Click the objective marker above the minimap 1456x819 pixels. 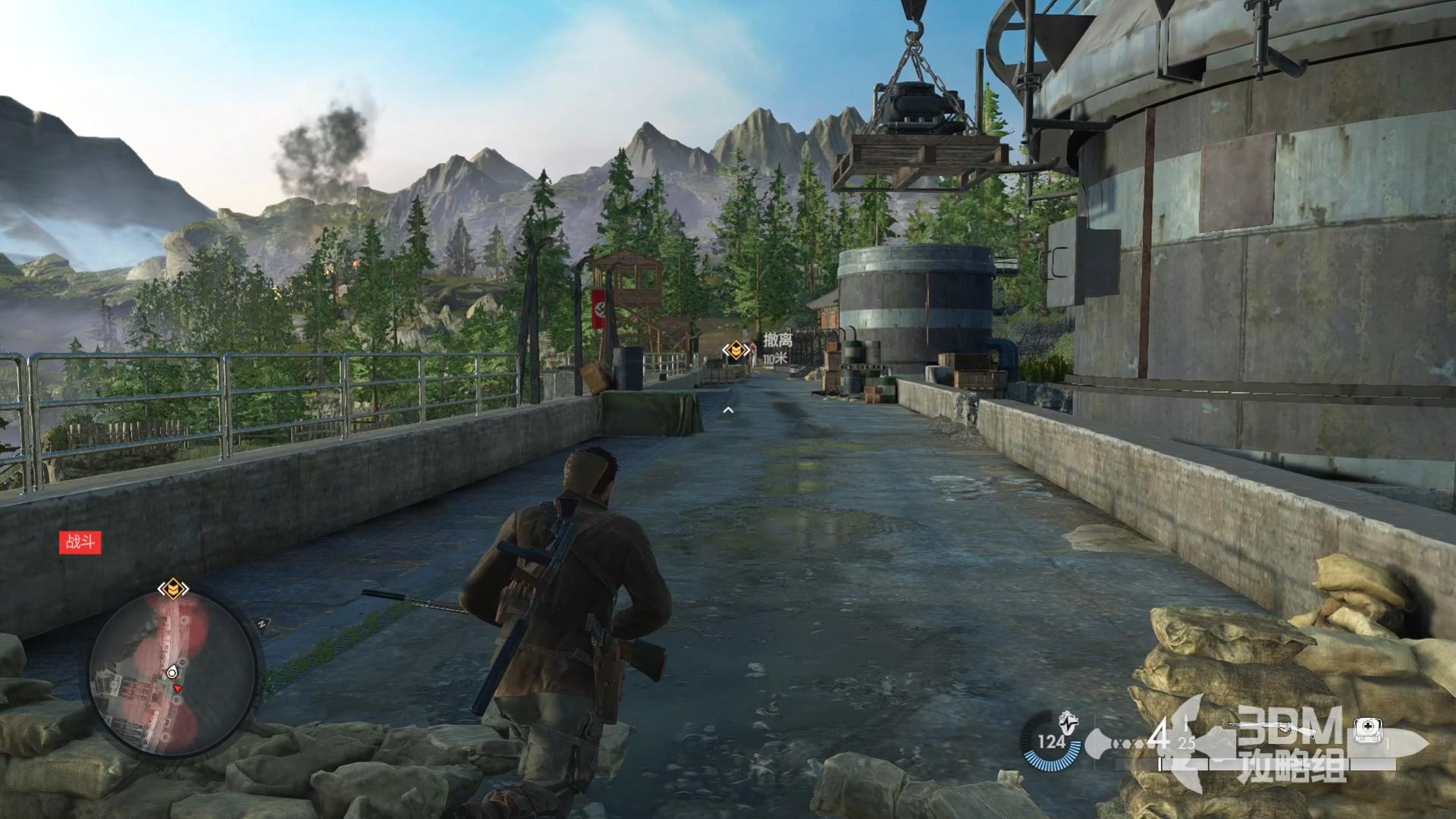173,588
